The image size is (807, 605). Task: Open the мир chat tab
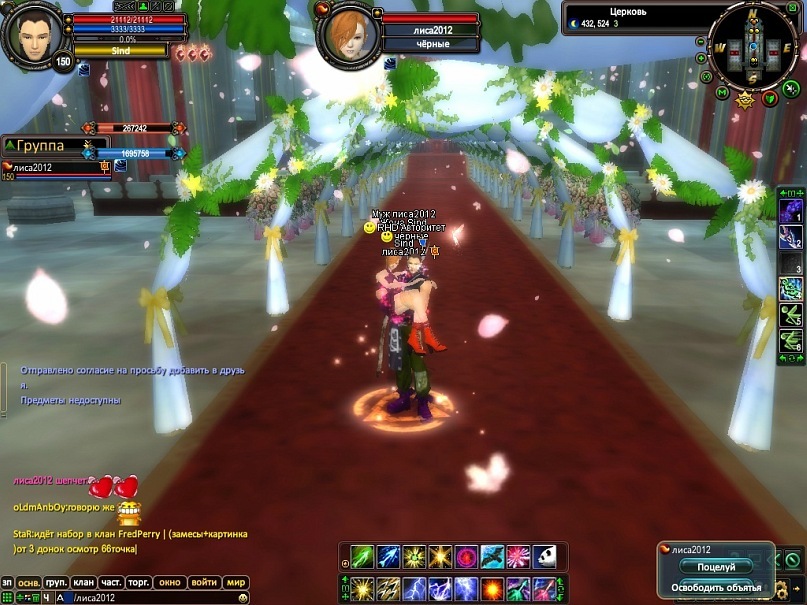coord(236,582)
